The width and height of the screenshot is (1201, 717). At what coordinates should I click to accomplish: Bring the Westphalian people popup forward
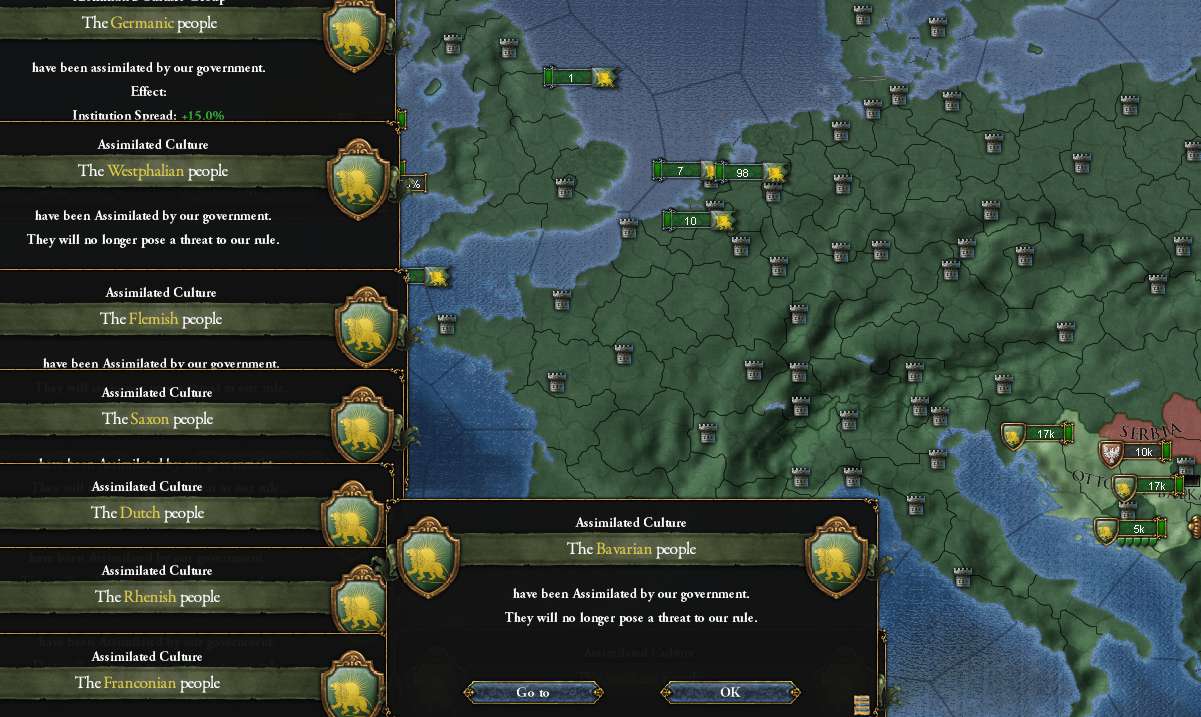click(x=153, y=171)
